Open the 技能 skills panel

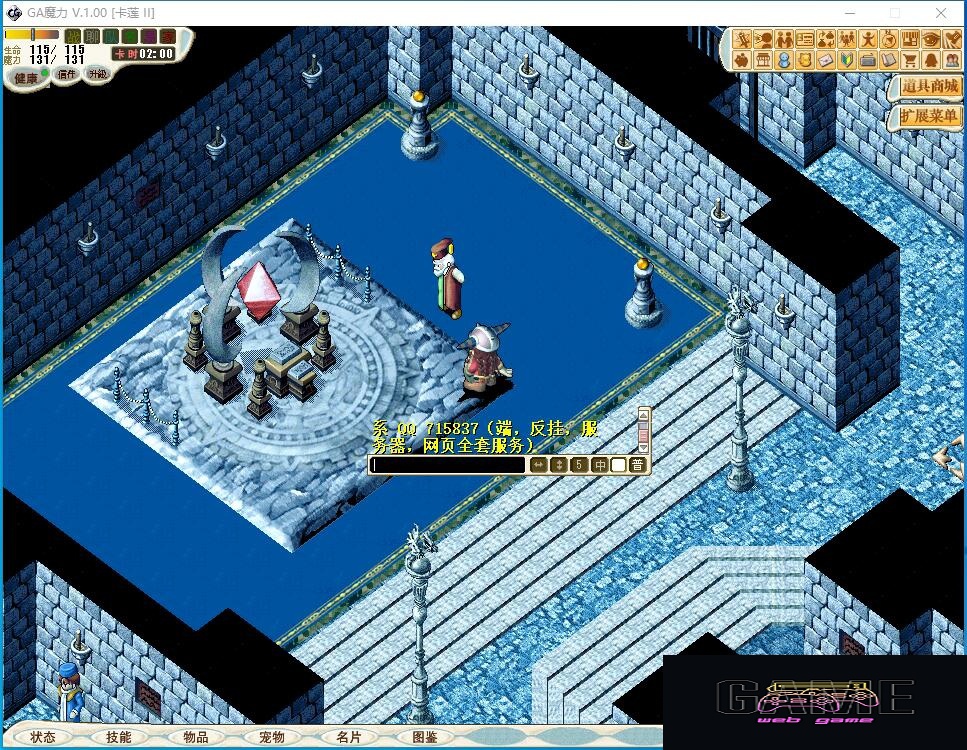[x=118, y=737]
